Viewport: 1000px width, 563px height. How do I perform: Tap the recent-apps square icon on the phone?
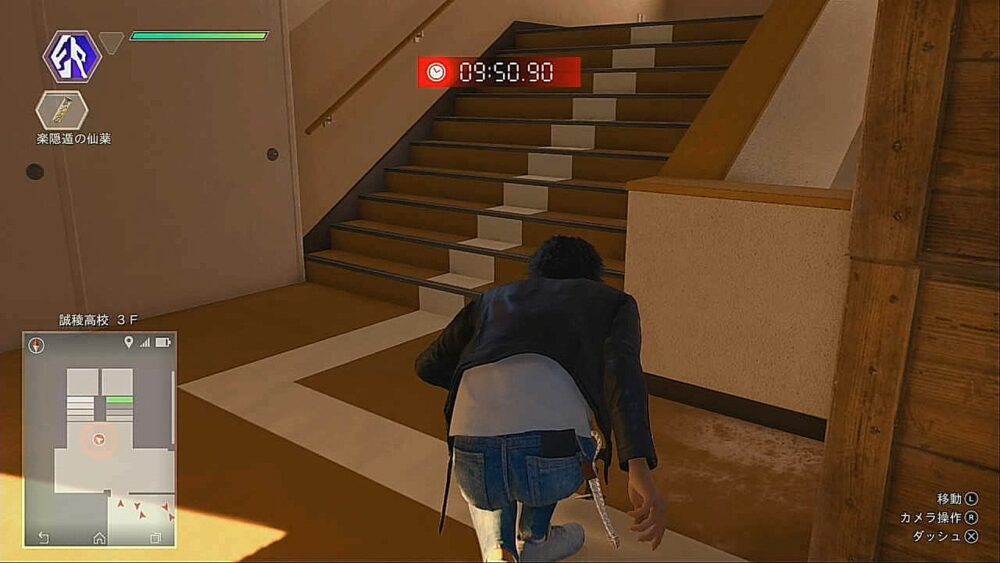(155, 537)
